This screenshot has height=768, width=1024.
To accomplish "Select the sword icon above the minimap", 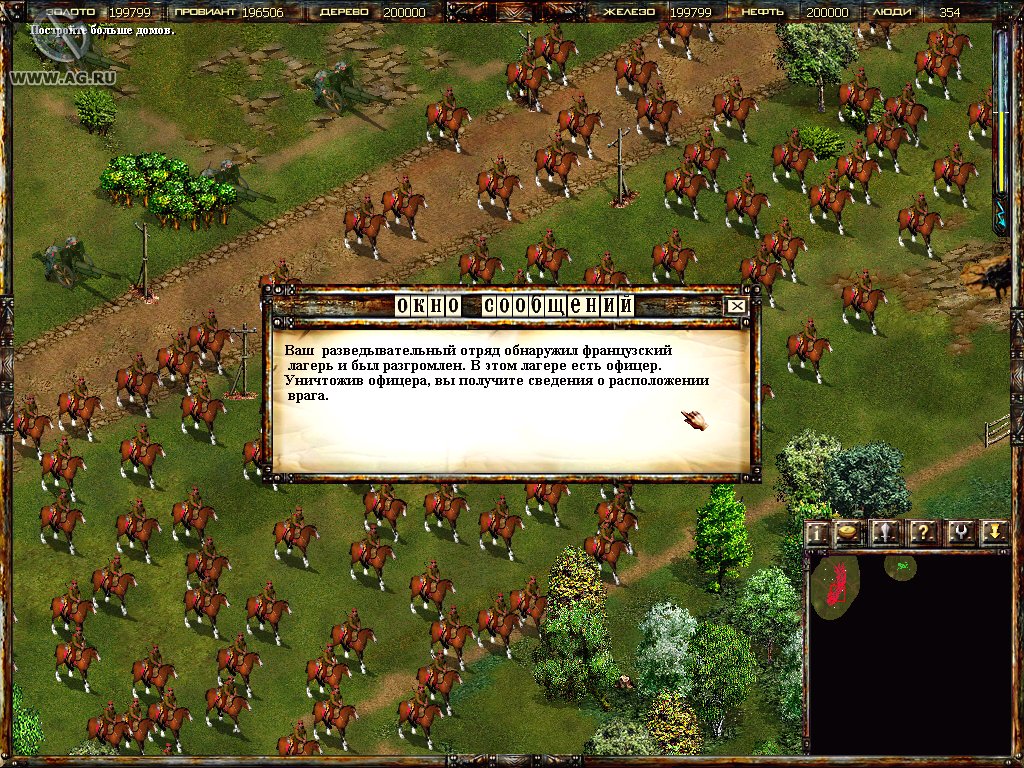I will [x=885, y=532].
